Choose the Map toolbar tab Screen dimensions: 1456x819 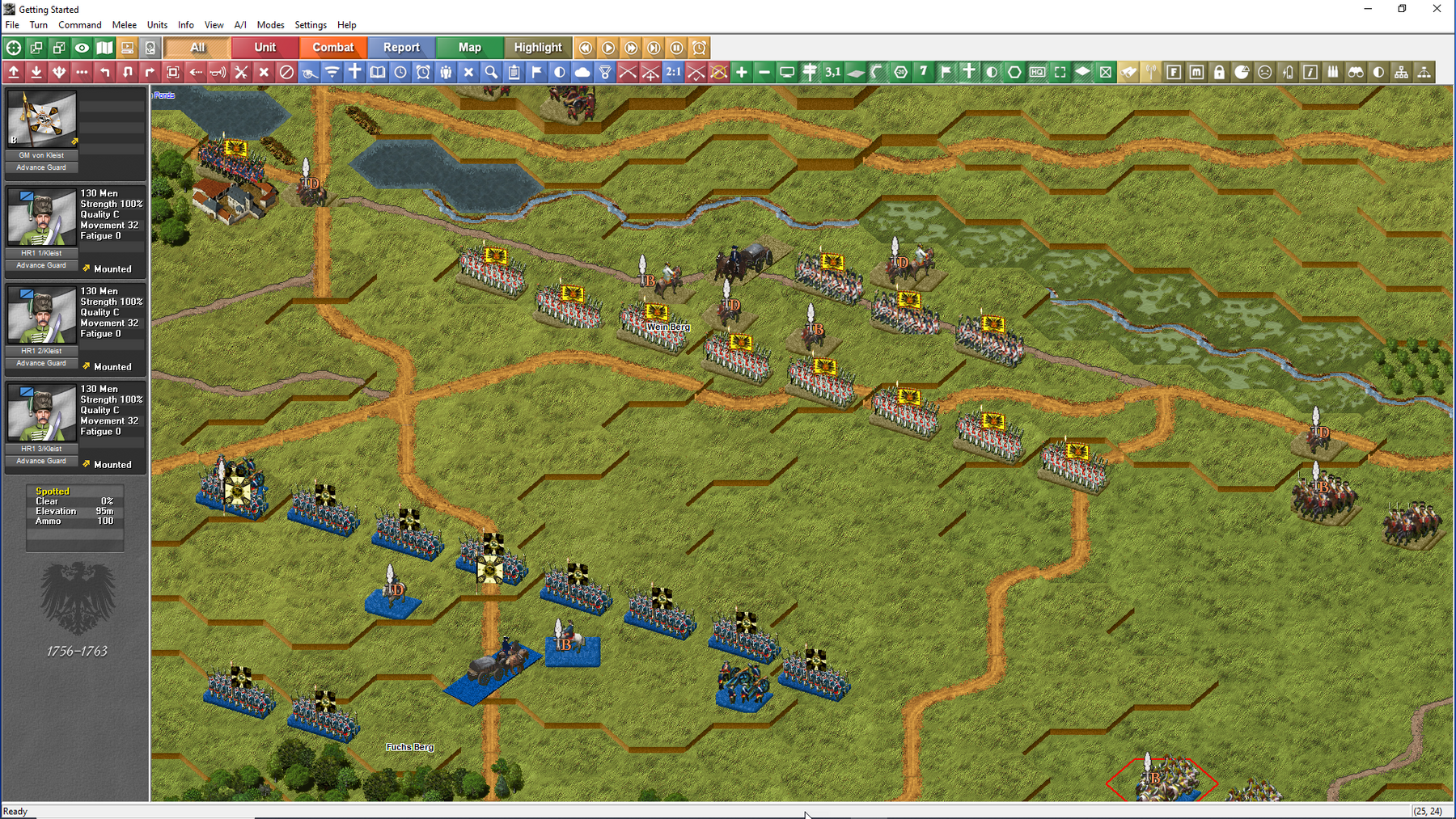tap(469, 48)
